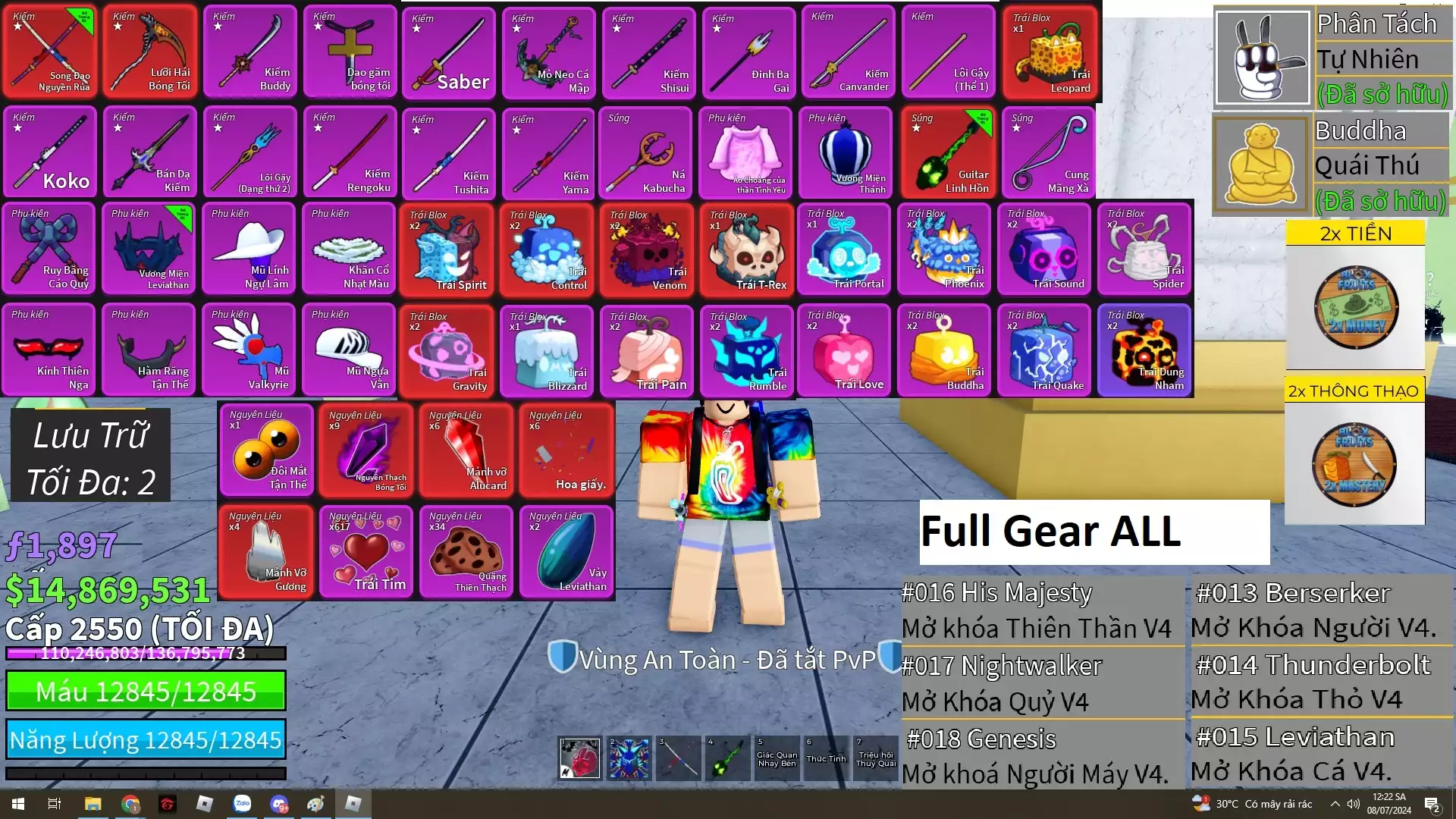Select the Vảy Leviathan material icon
The image size is (1456, 819).
click(x=566, y=551)
